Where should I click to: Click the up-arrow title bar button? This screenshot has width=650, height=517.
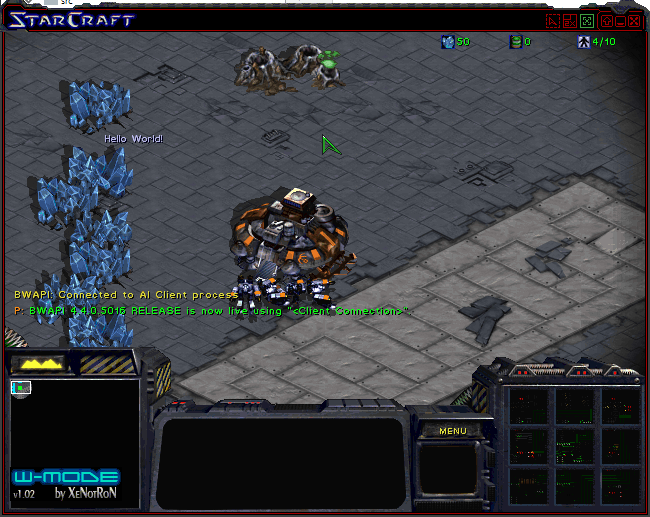point(605,21)
